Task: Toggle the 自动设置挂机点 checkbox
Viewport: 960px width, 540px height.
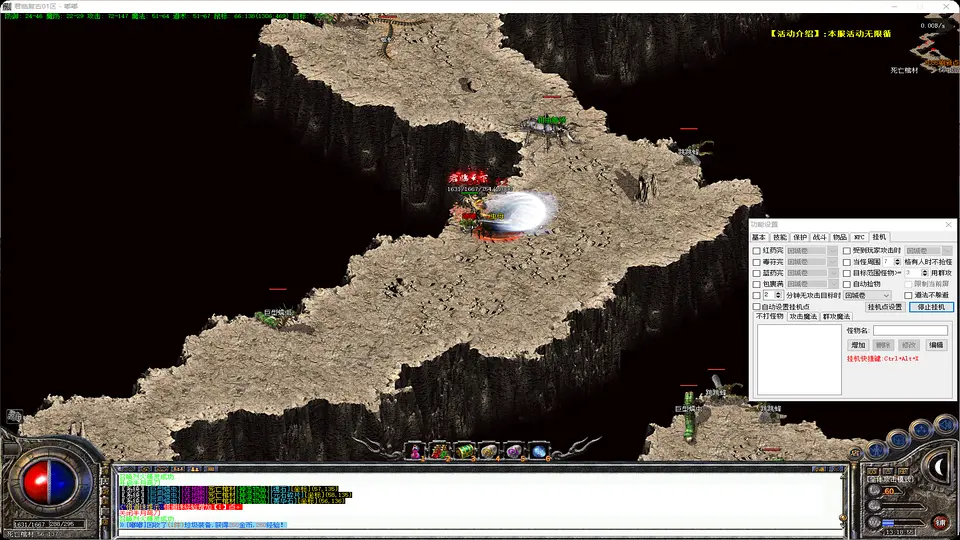Action: pyautogui.click(x=757, y=307)
